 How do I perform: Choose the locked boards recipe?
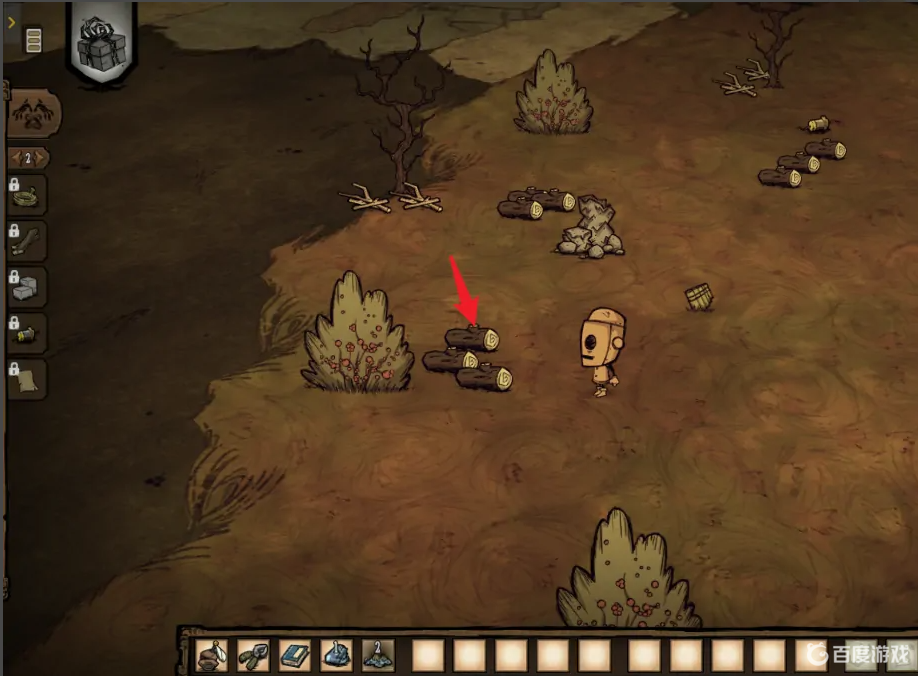[x=29, y=242]
